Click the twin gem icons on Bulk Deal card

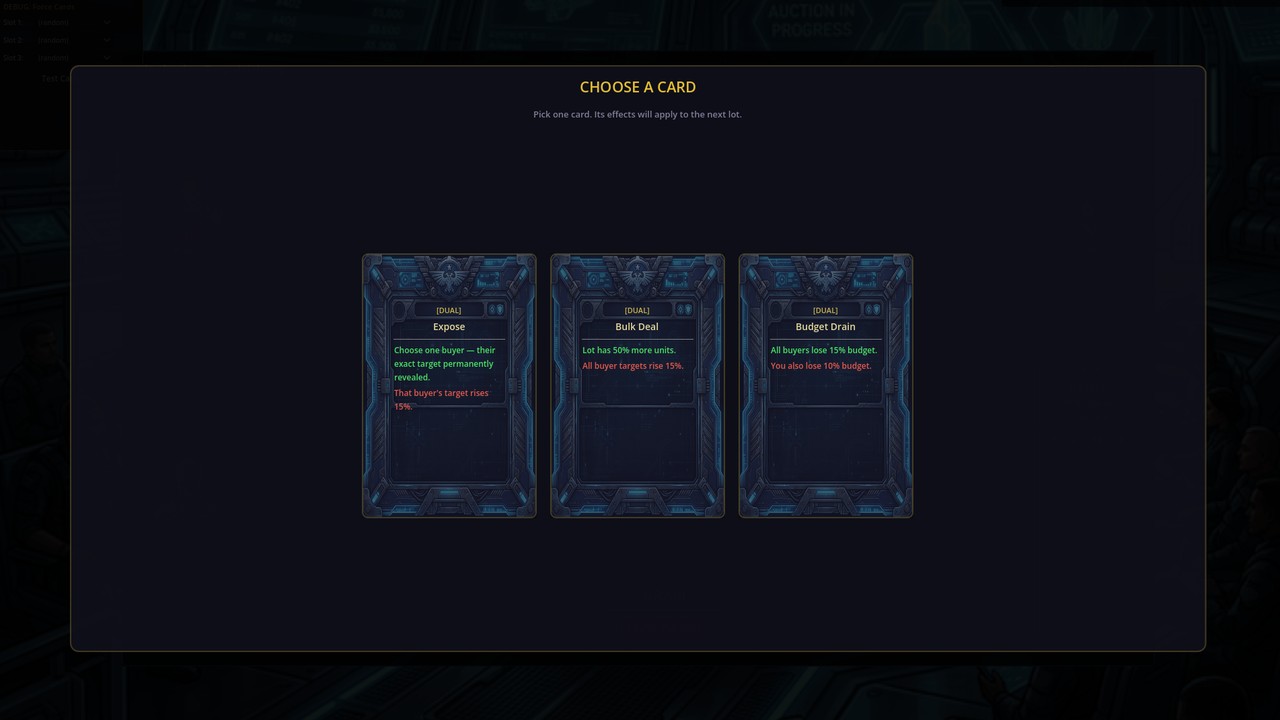[x=686, y=309]
